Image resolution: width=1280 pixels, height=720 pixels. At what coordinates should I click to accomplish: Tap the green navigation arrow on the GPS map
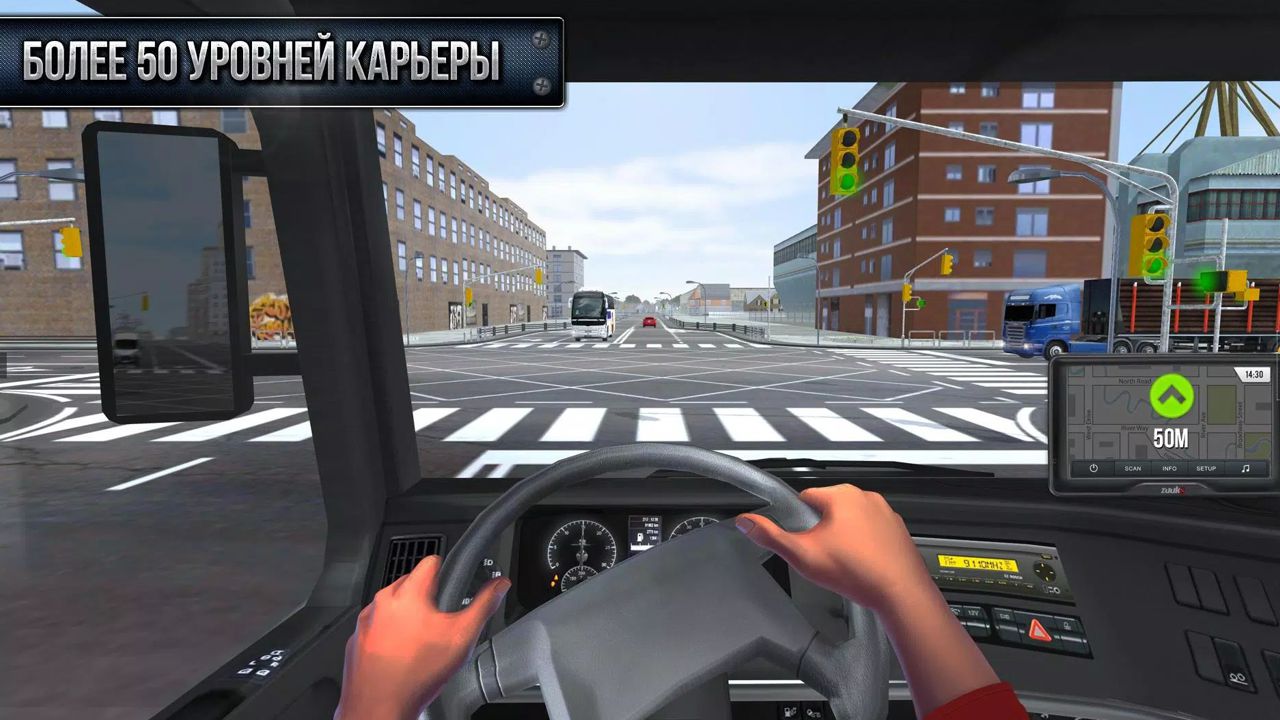click(x=1170, y=397)
